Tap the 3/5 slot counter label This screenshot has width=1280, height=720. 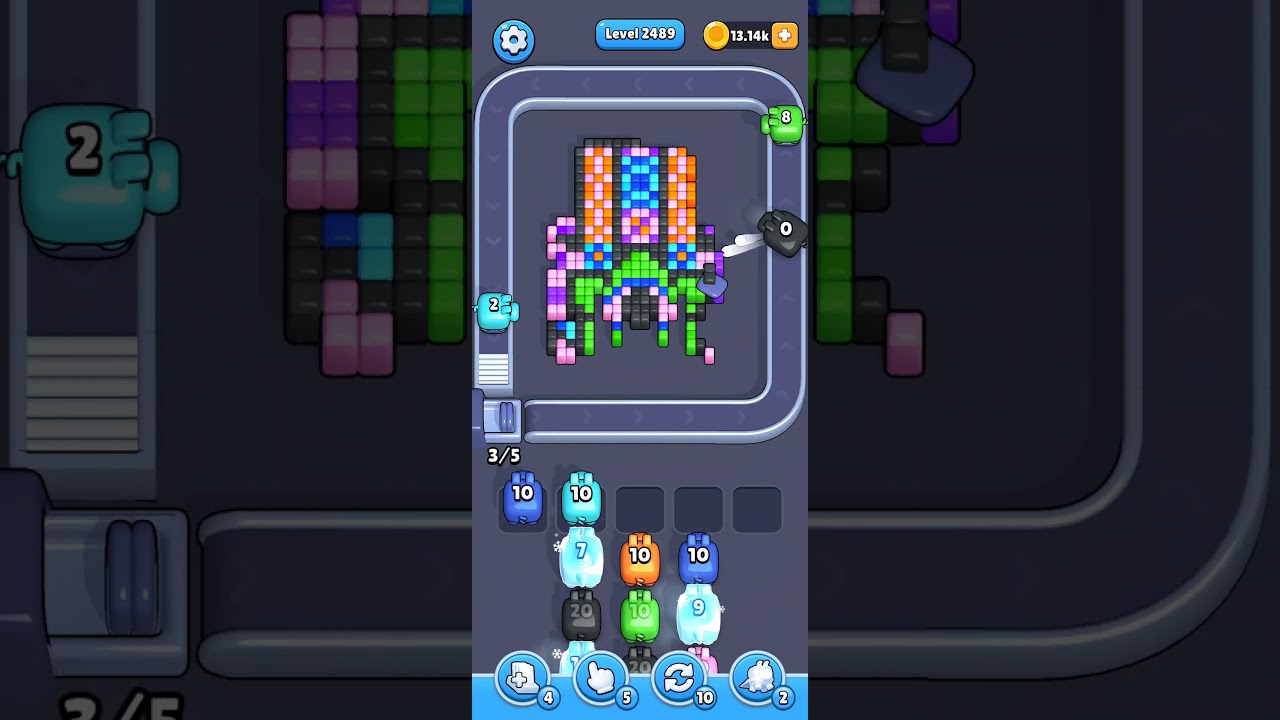click(x=503, y=456)
